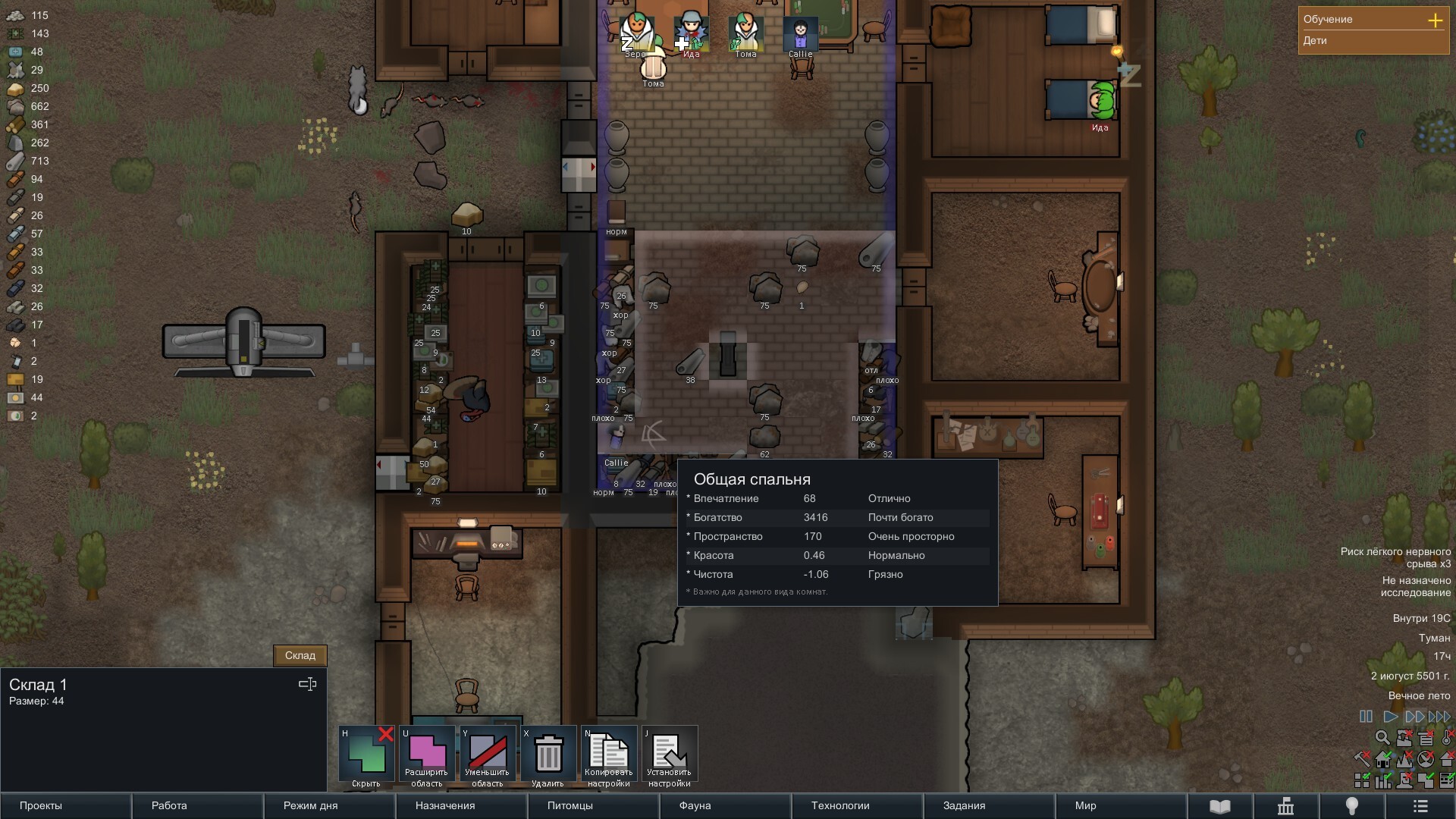The image size is (1456, 819).
Task: Open the Задания quests tab
Action: point(989,805)
